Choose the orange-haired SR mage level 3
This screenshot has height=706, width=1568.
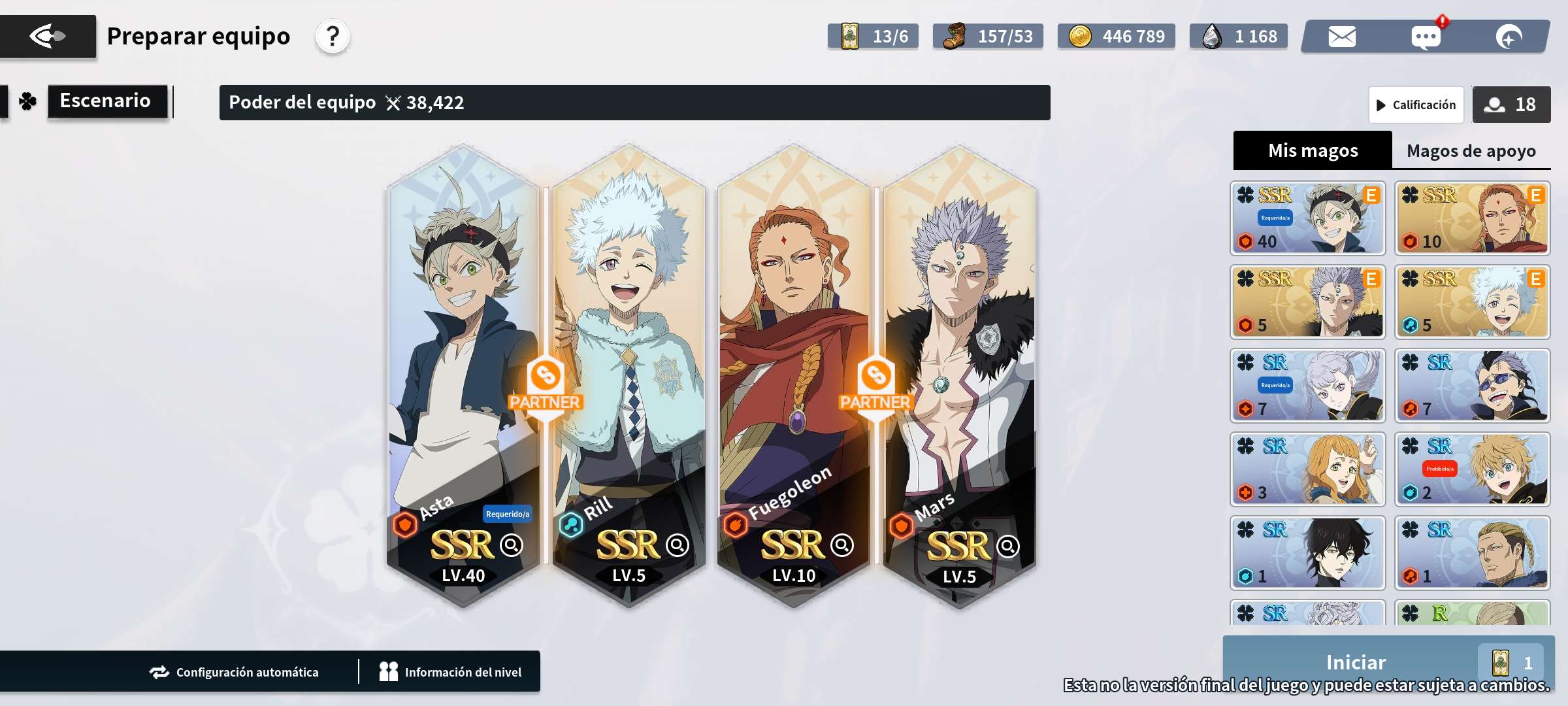(x=1307, y=469)
